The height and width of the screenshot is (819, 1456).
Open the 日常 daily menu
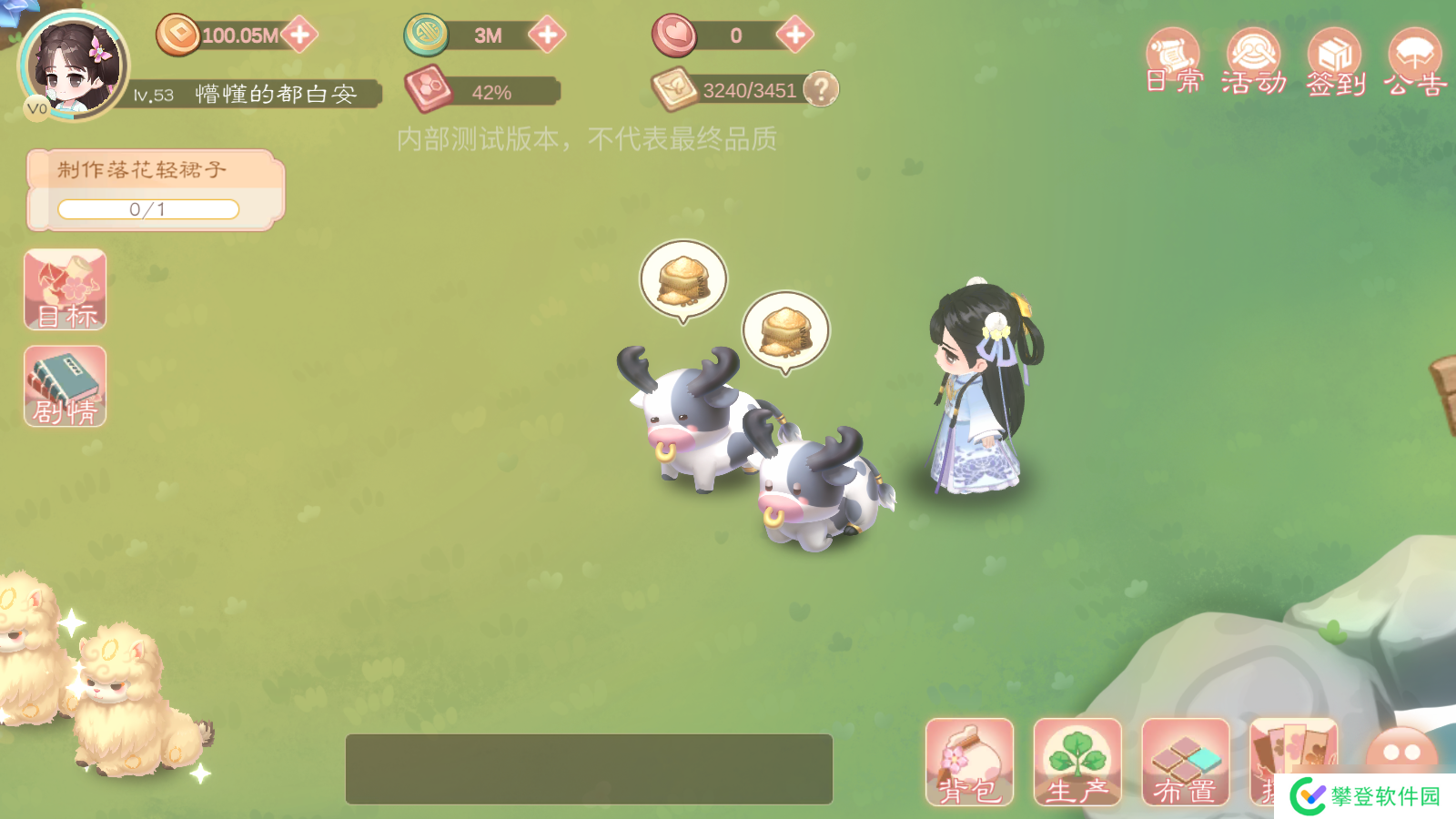coord(1173,62)
